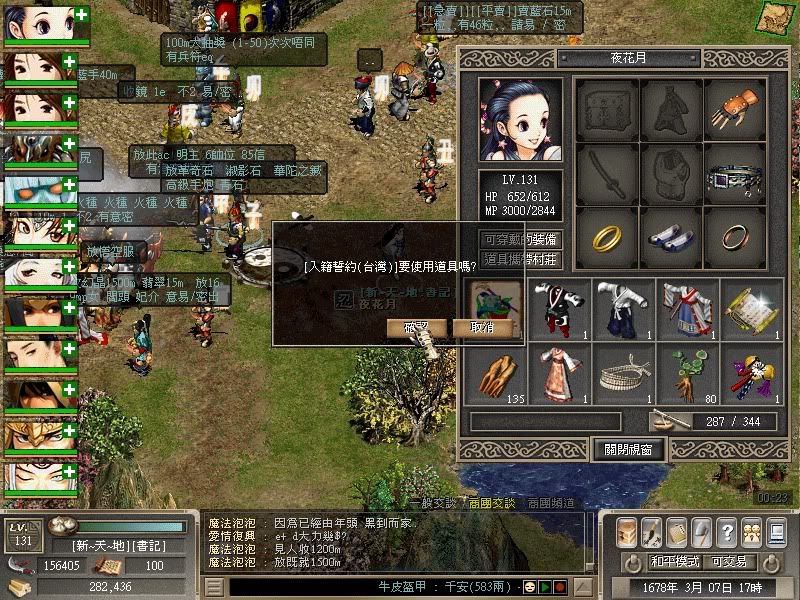800x600 pixels.
Task: Close the inventory window (關閉視窗)
Action: (x=628, y=449)
